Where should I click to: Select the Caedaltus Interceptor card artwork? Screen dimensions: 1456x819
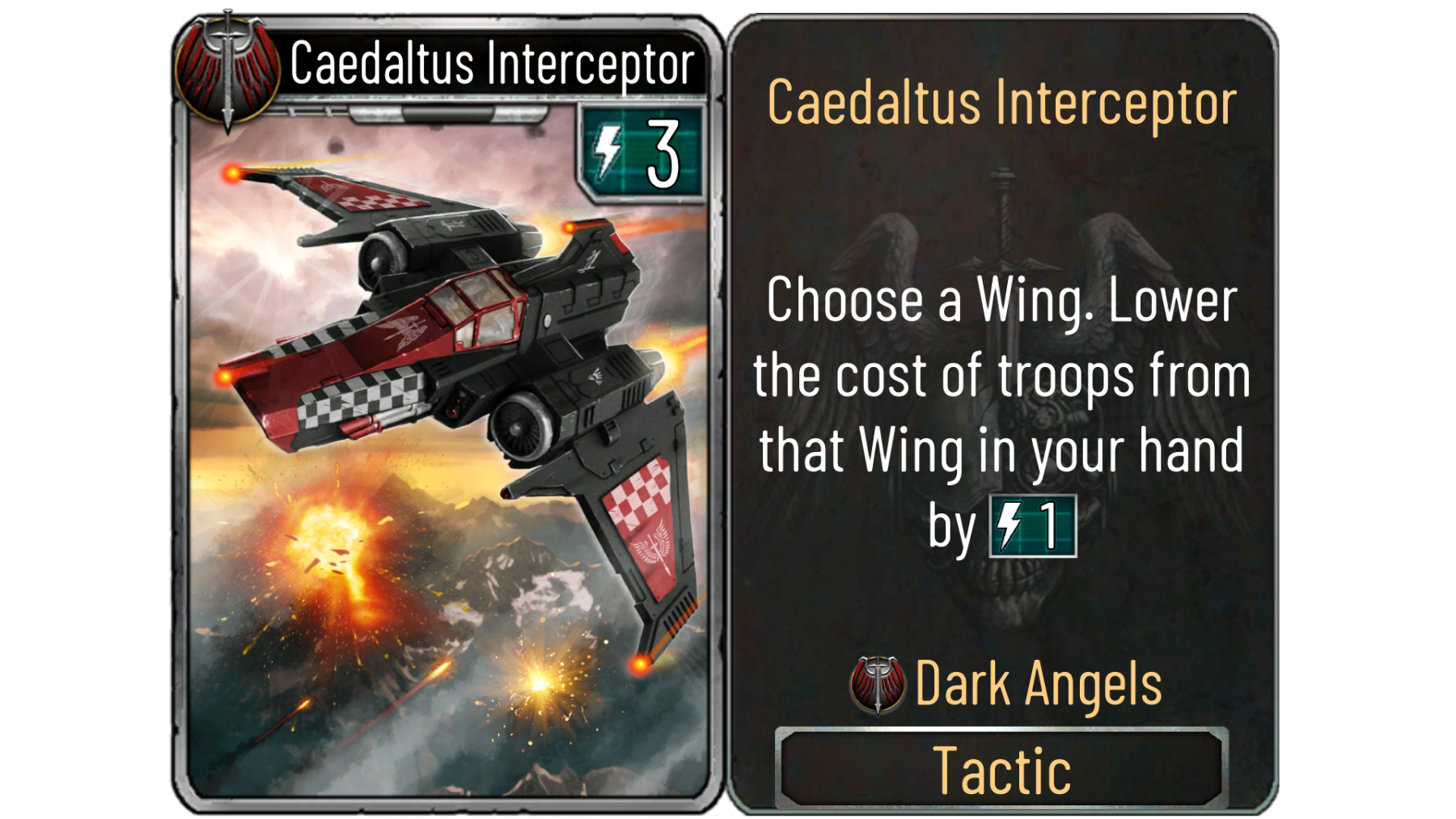447,453
